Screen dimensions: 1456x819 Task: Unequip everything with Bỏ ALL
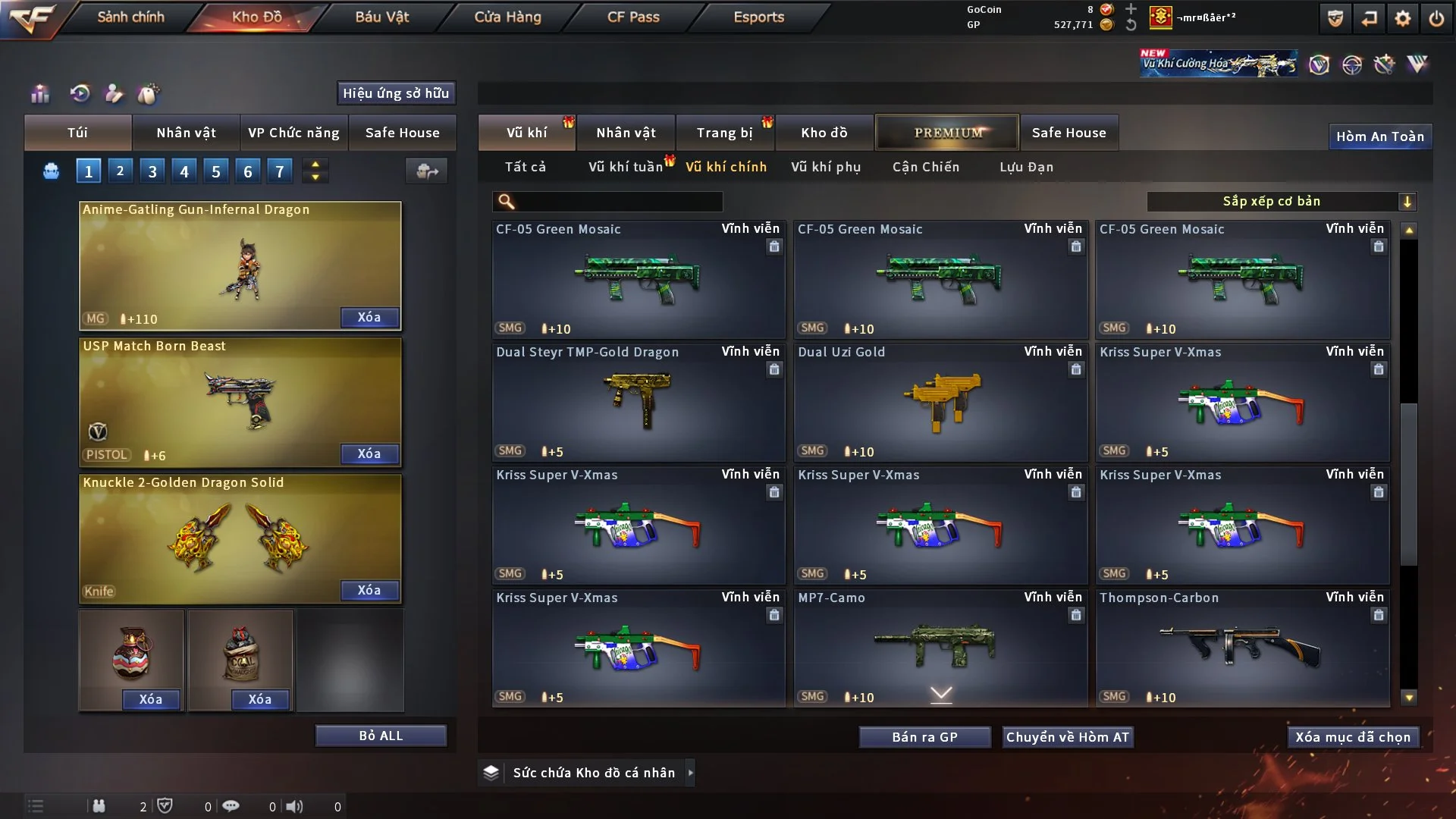(381, 736)
